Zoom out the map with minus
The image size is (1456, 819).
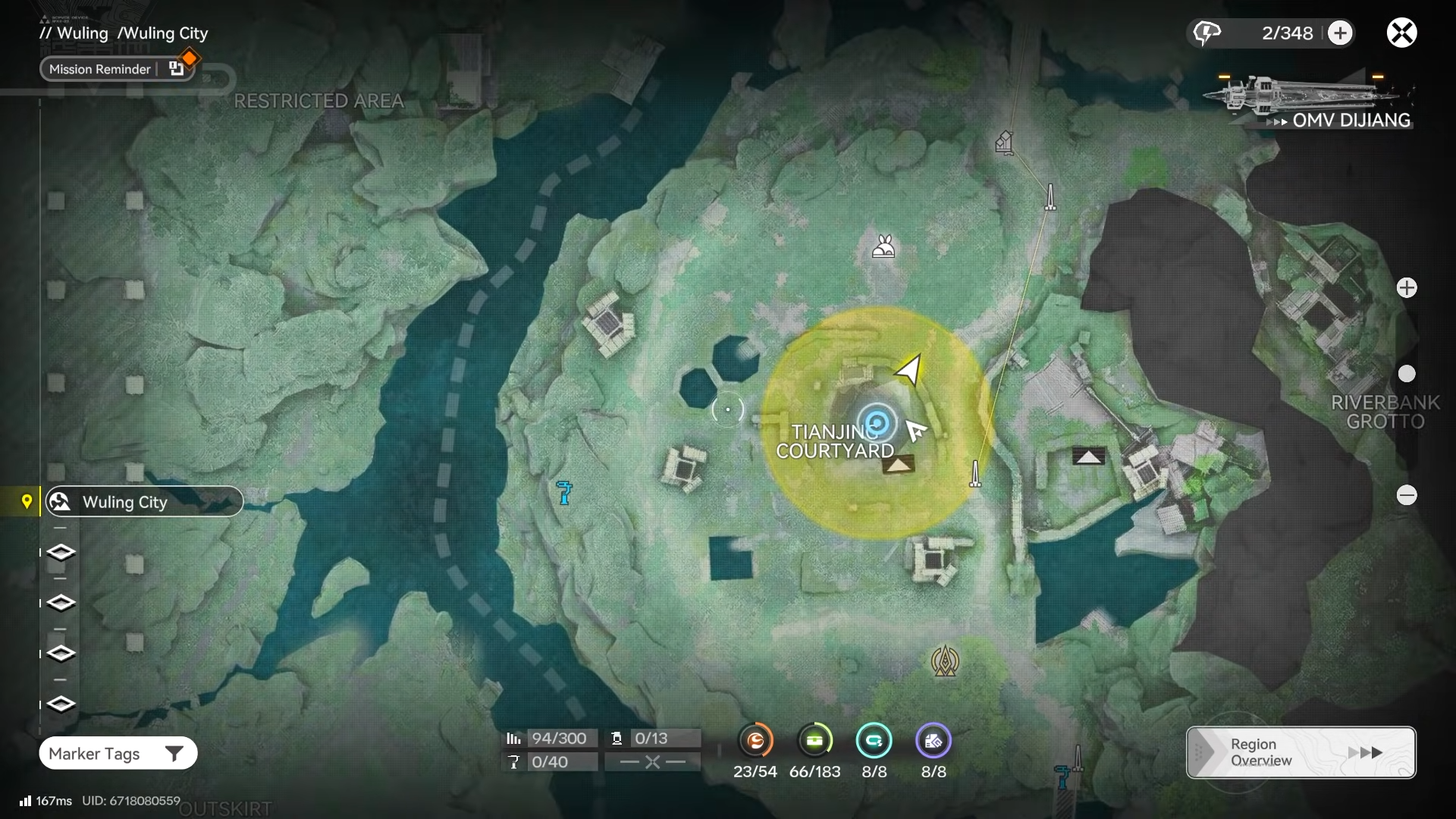(1407, 495)
